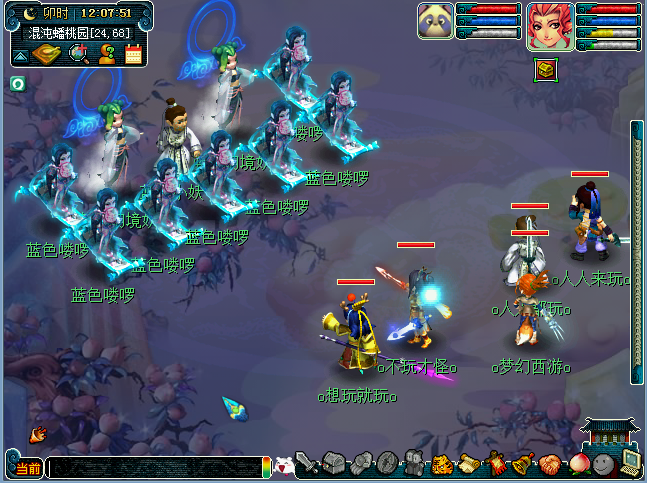The width and height of the screenshot is (647, 483).
Task: Open the orange tiger head icon
Action: [442, 464]
